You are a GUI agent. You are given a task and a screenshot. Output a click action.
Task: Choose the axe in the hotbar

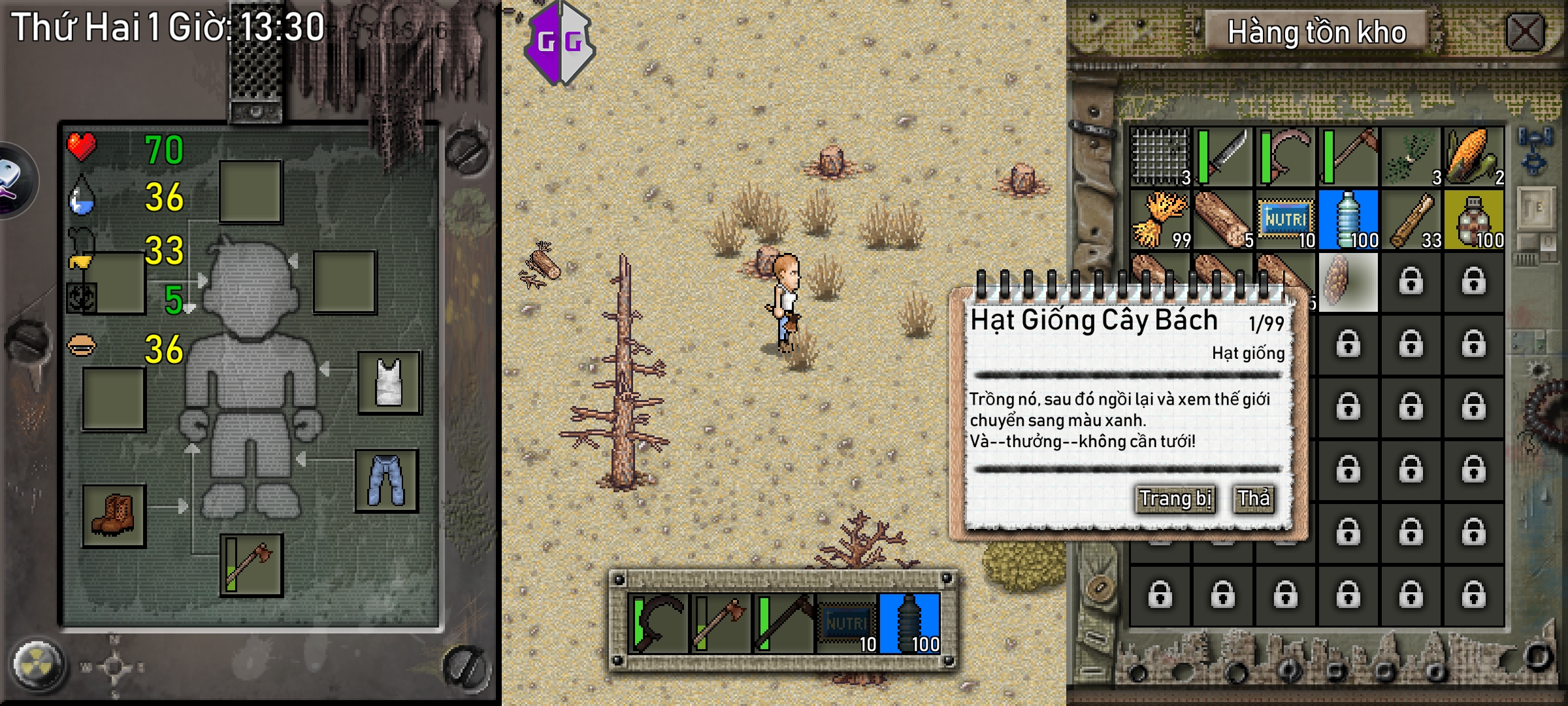coord(720,624)
